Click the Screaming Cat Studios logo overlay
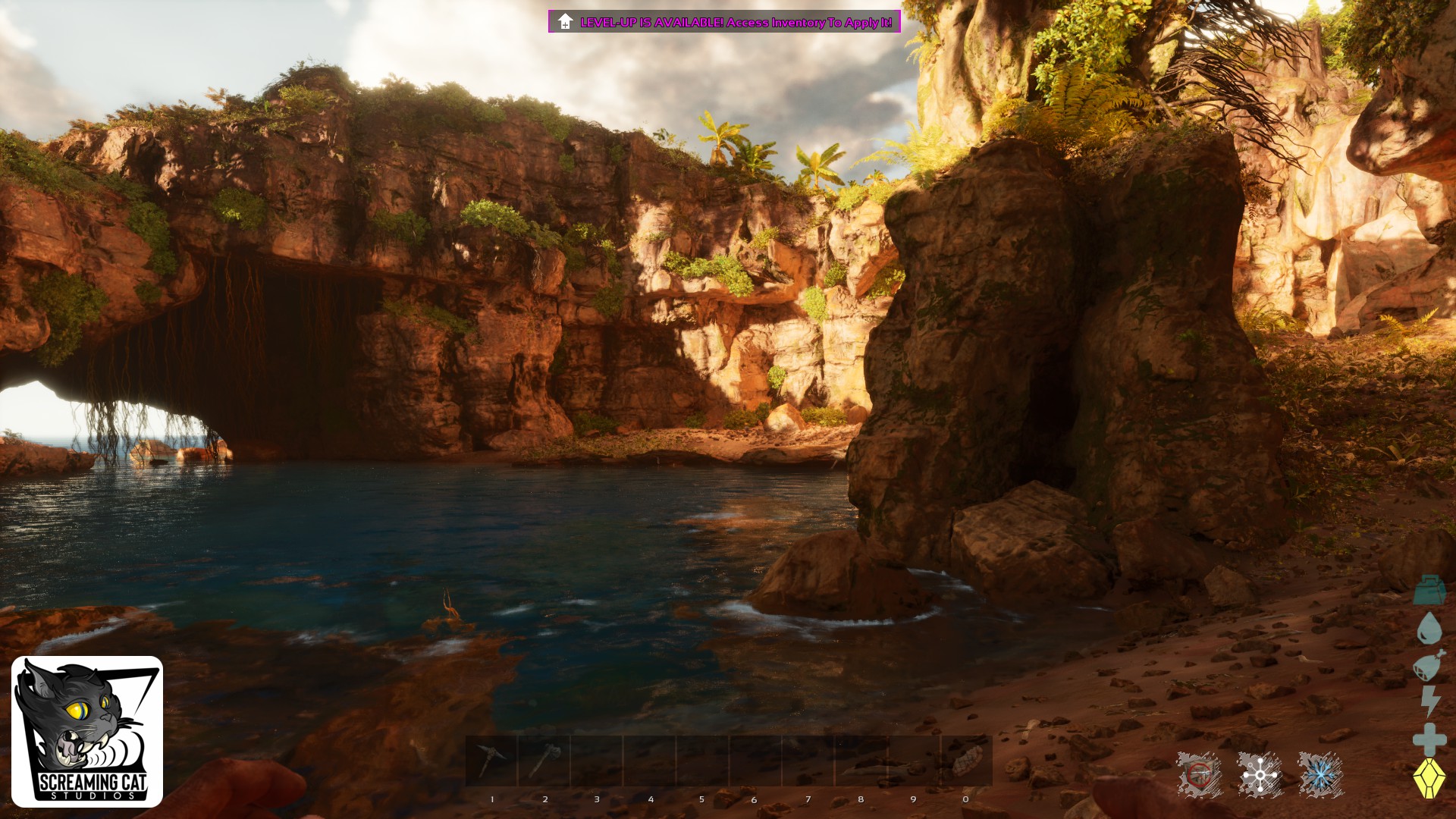1456x819 pixels. [x=87, y=732]
